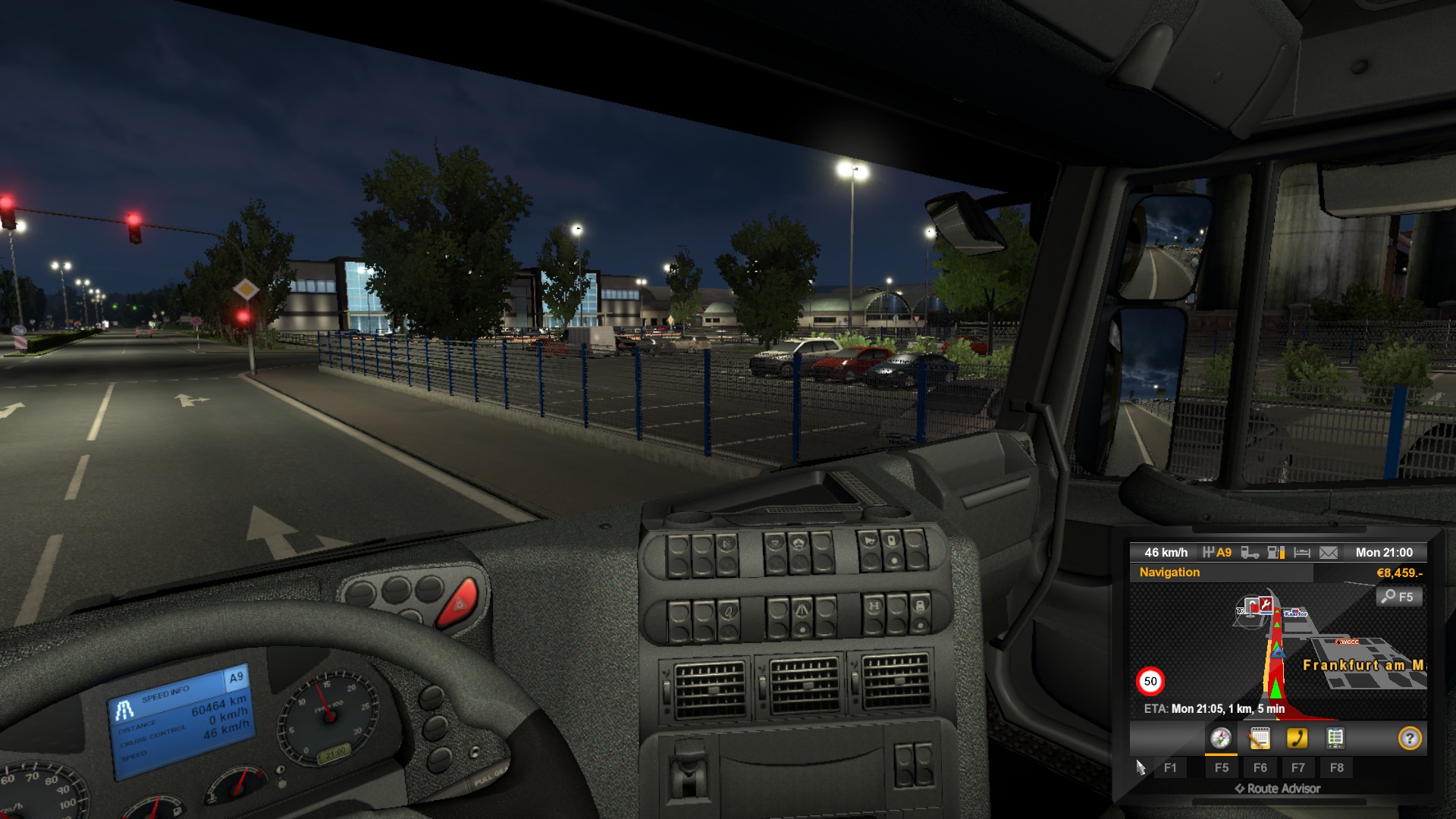
Task: Click the service wrench marker on map
Action: (1264, 604)
